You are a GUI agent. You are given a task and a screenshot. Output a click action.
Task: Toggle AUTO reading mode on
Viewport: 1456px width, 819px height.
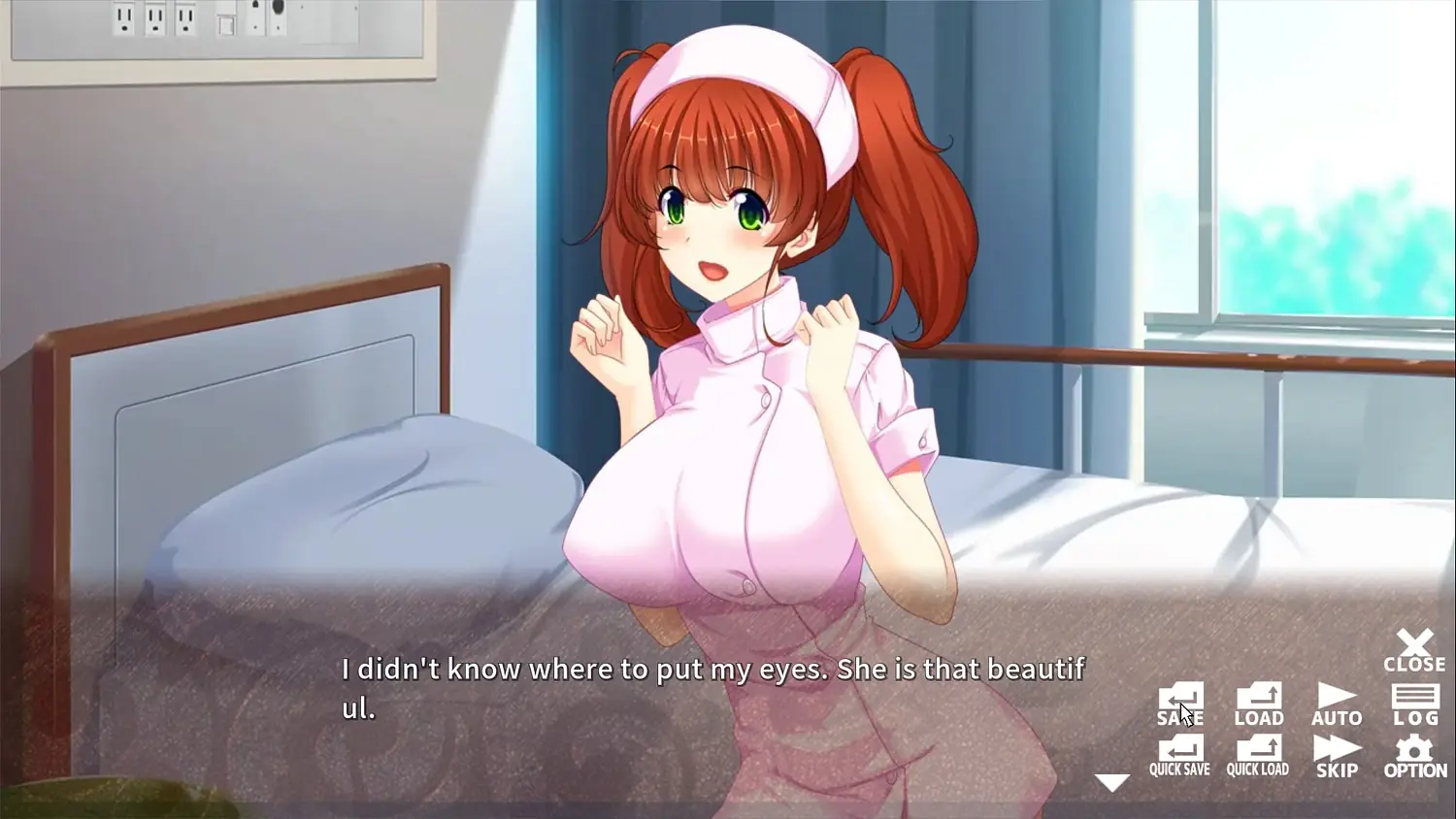pos(1336,704)
